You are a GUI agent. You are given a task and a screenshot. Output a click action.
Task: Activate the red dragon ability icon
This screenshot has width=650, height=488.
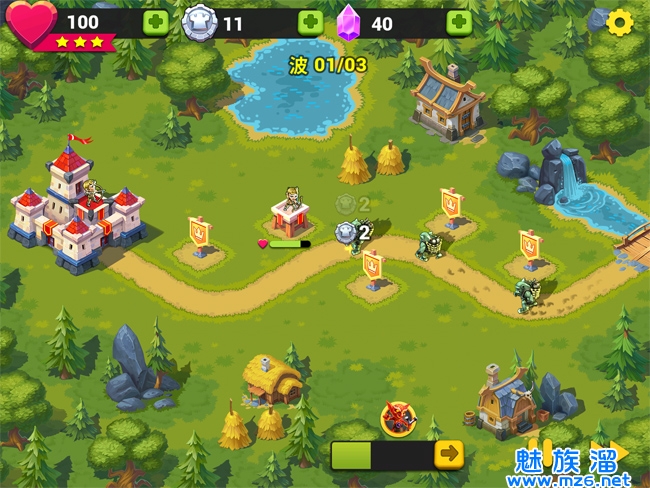[398, 418]
